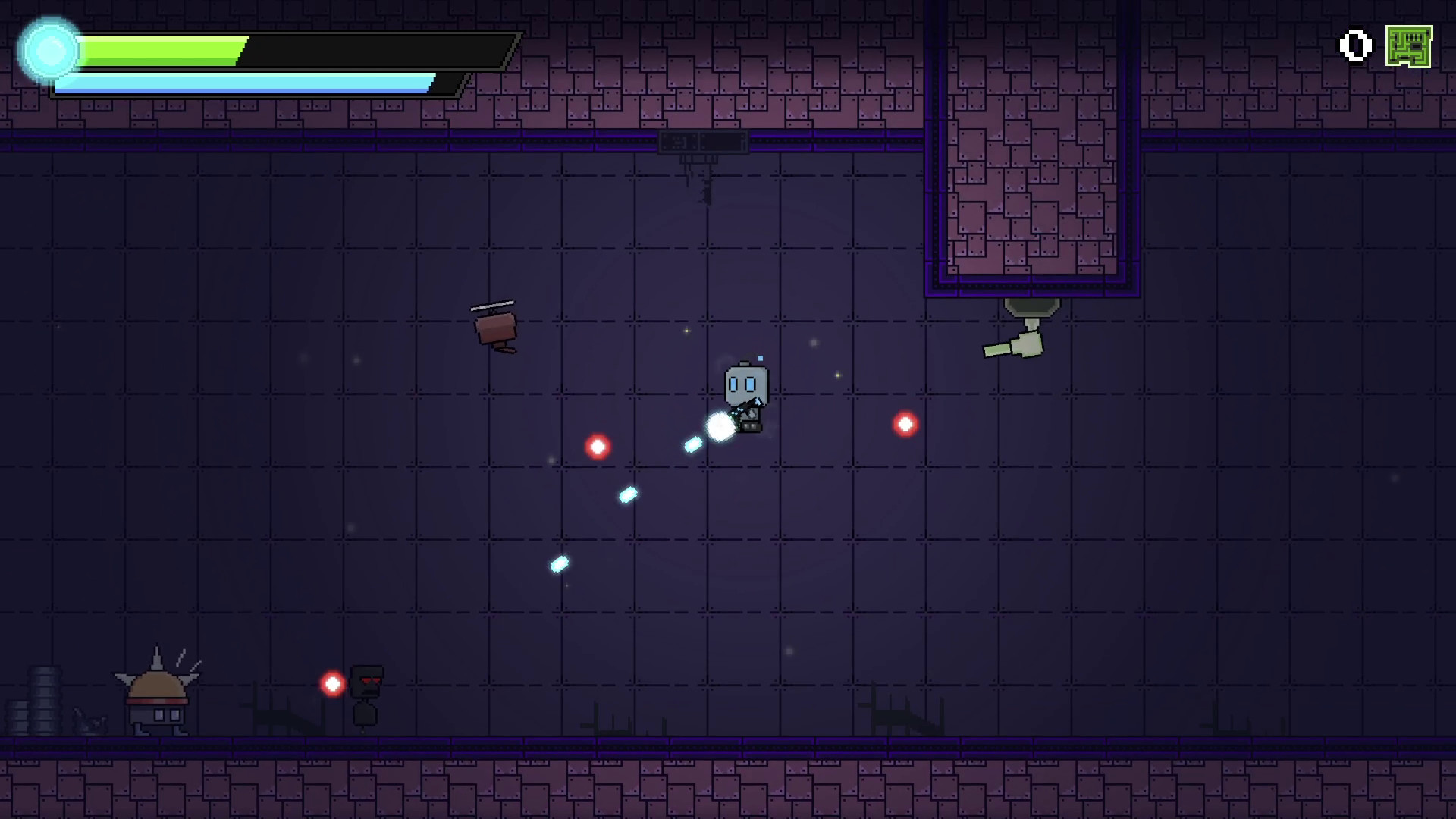Click the red propeller drone enemy
This screenshot has width=1456, height=819.
494,326
